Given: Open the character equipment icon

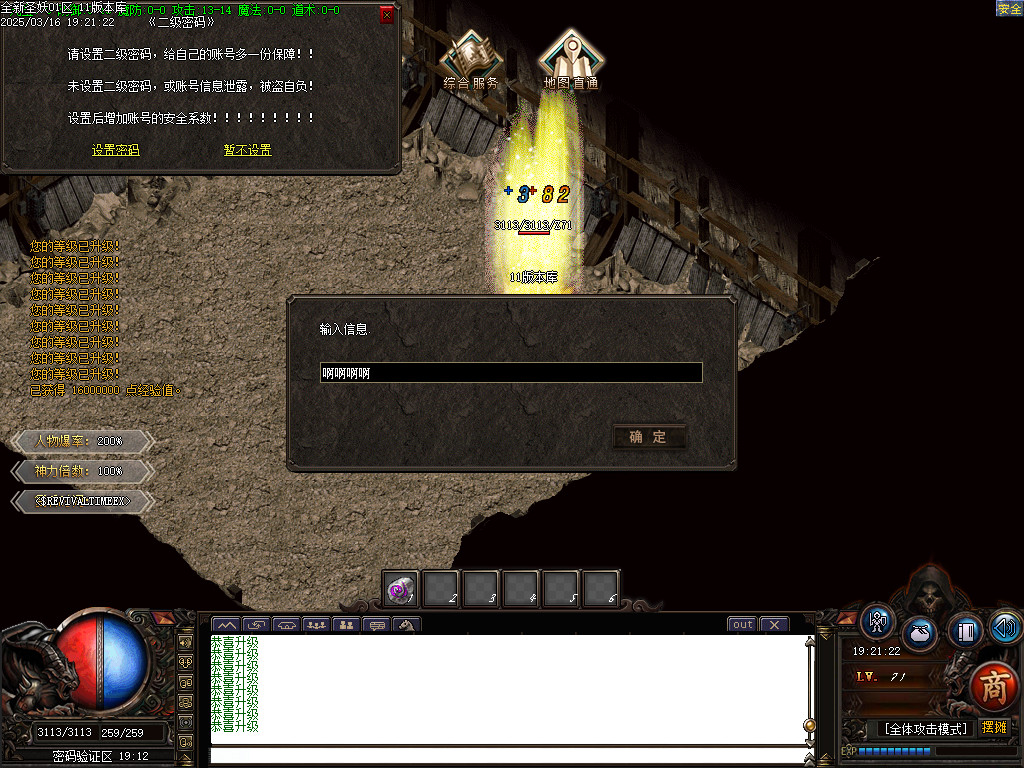Looking at the screenshot, I should point(878,621).
